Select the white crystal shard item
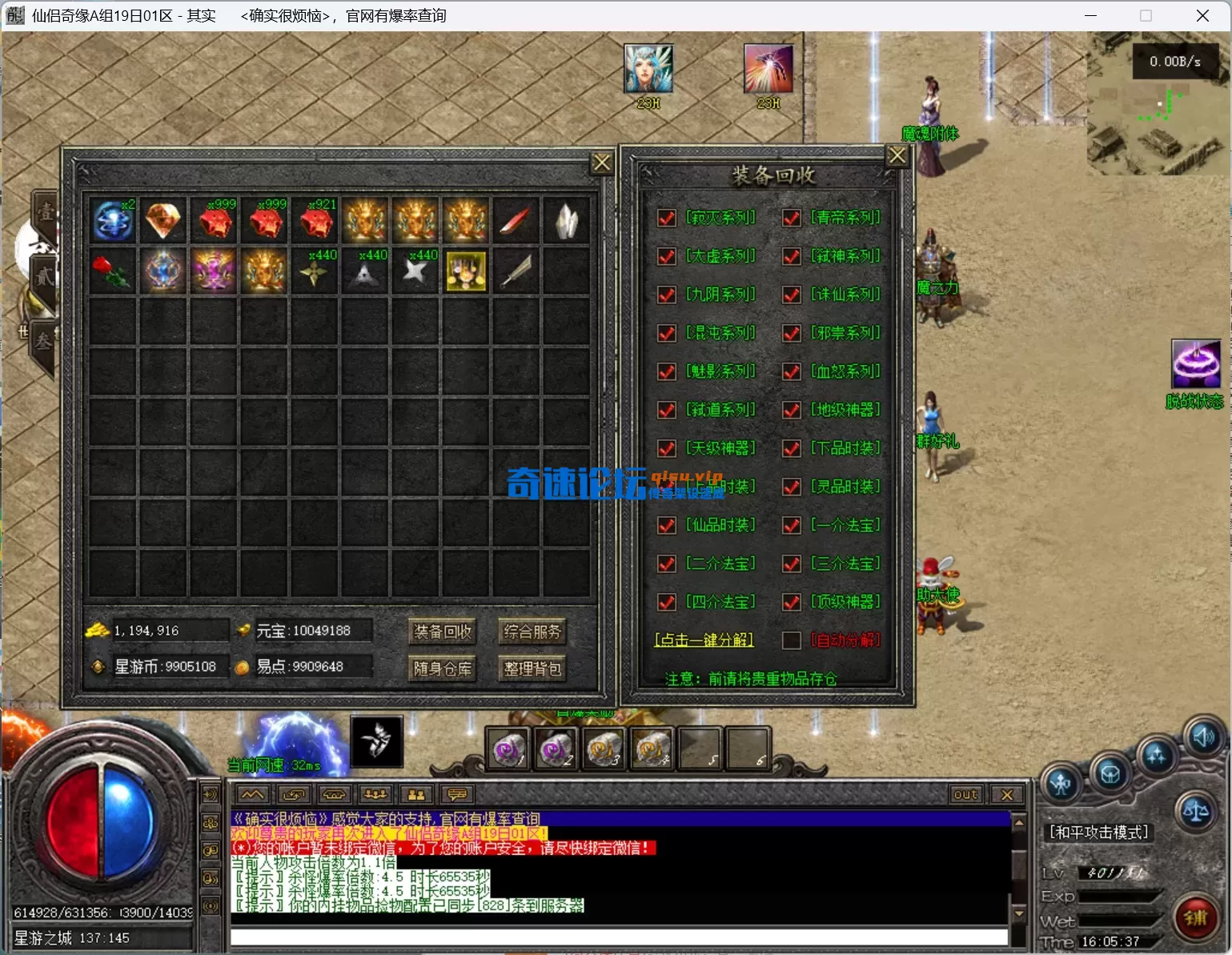Viewport: 1232px width, 955px height. pyautogui.click(x=566, y=220)
